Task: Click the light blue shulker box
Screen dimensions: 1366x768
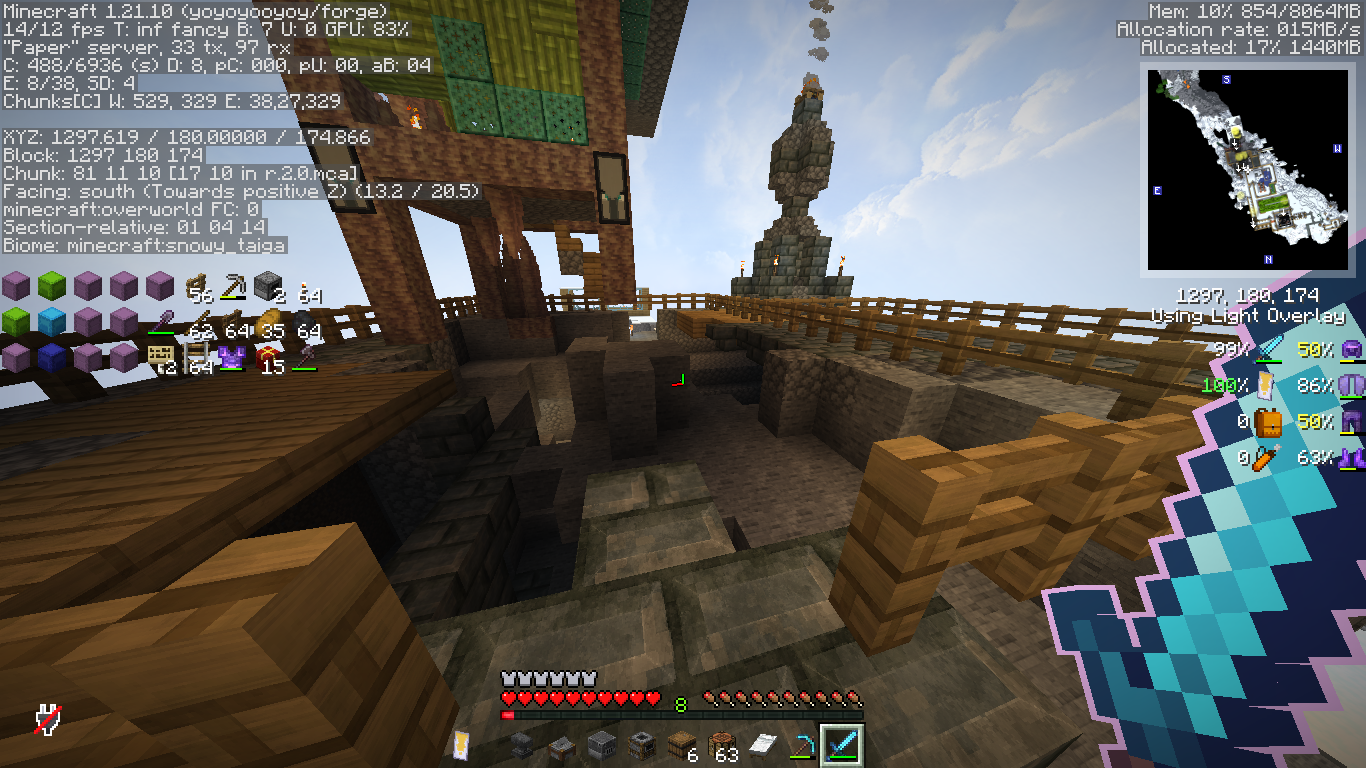Action: [52, 322]
